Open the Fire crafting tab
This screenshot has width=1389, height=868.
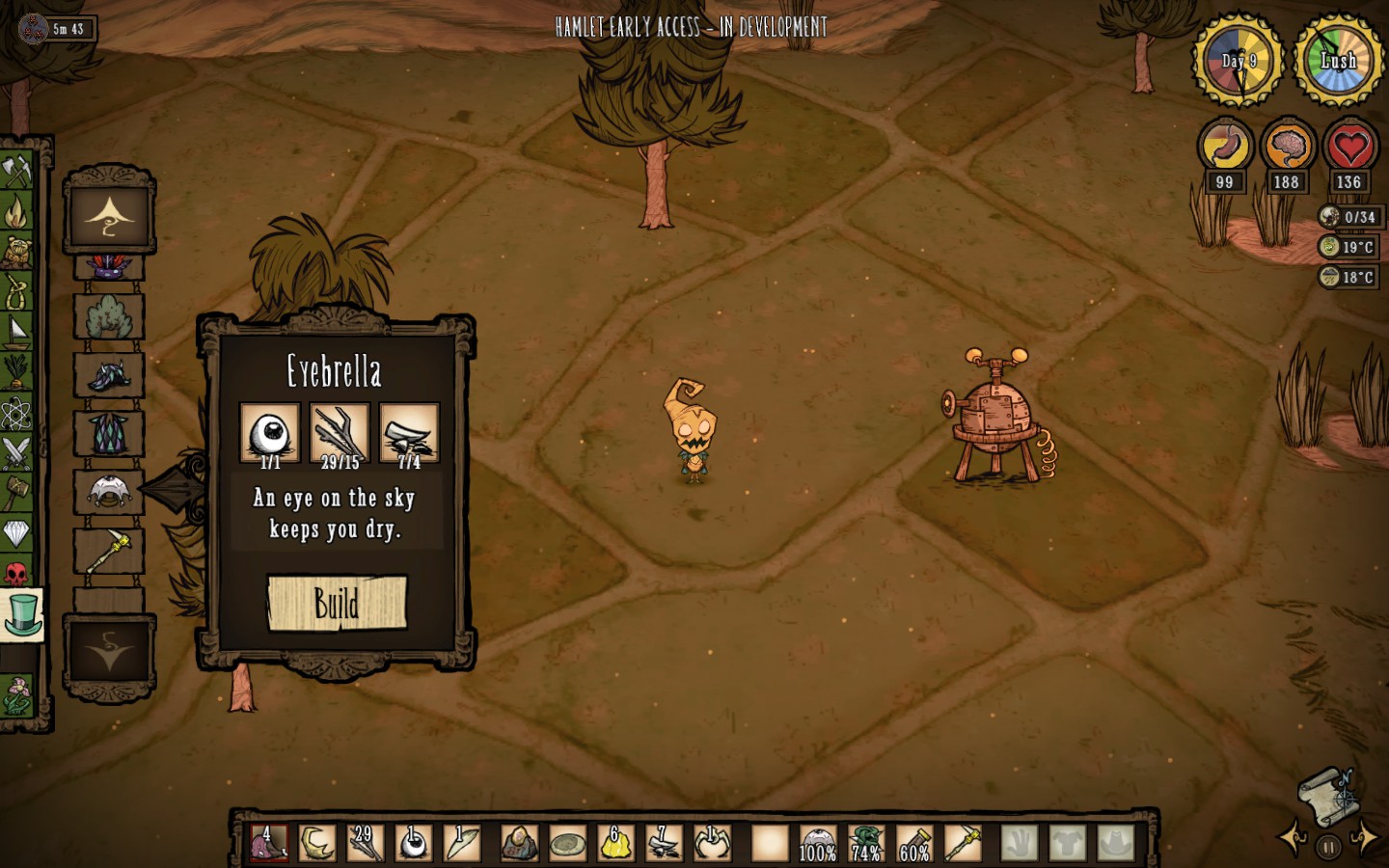[17, 211]
